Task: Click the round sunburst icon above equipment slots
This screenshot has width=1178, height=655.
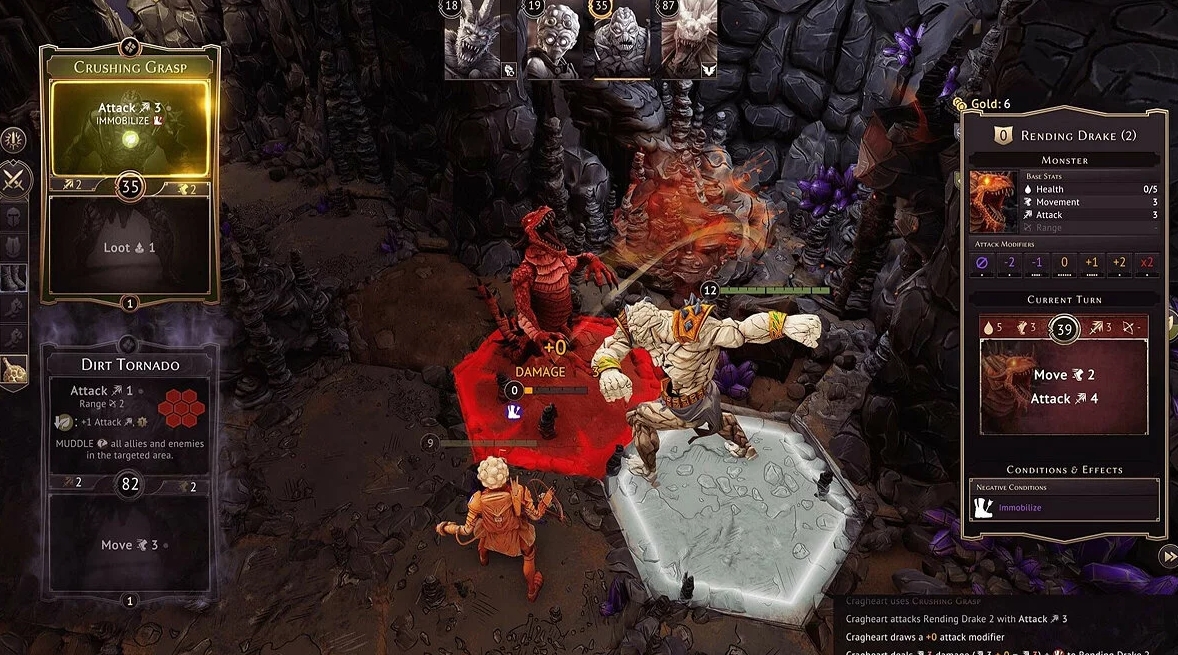Action: click(14, 140)
